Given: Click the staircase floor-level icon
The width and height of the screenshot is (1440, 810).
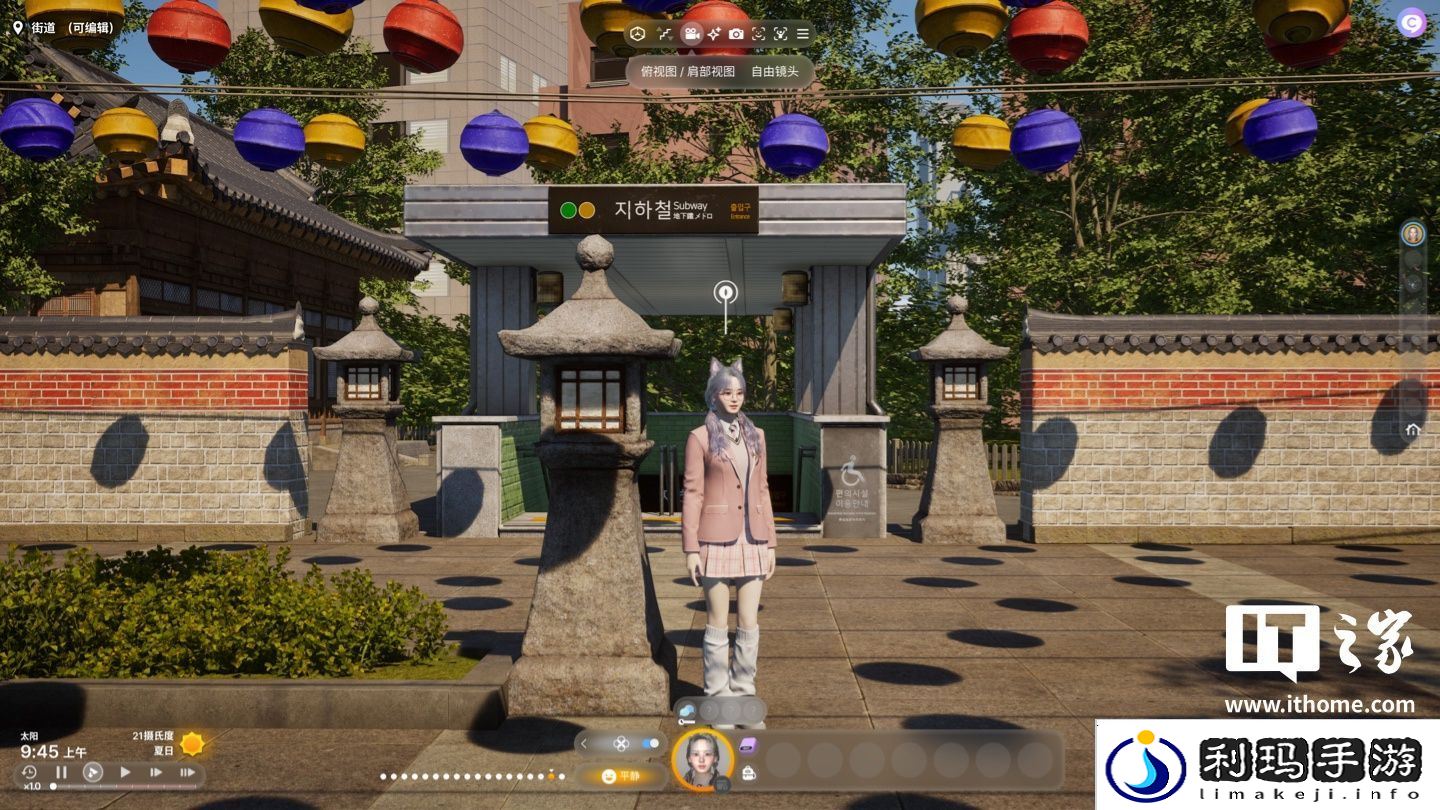Looking at the screenshot, I should pyautogui.click(x=665, y=34).
